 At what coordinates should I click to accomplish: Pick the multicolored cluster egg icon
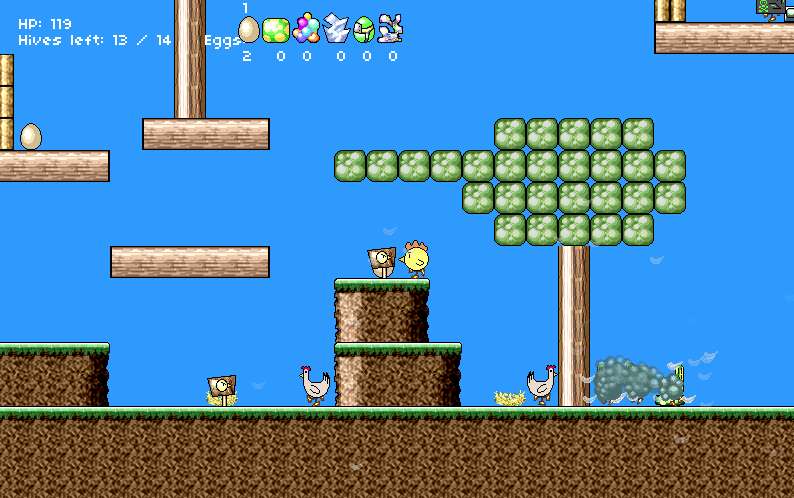pyautogui.click(x=306, y=29)
